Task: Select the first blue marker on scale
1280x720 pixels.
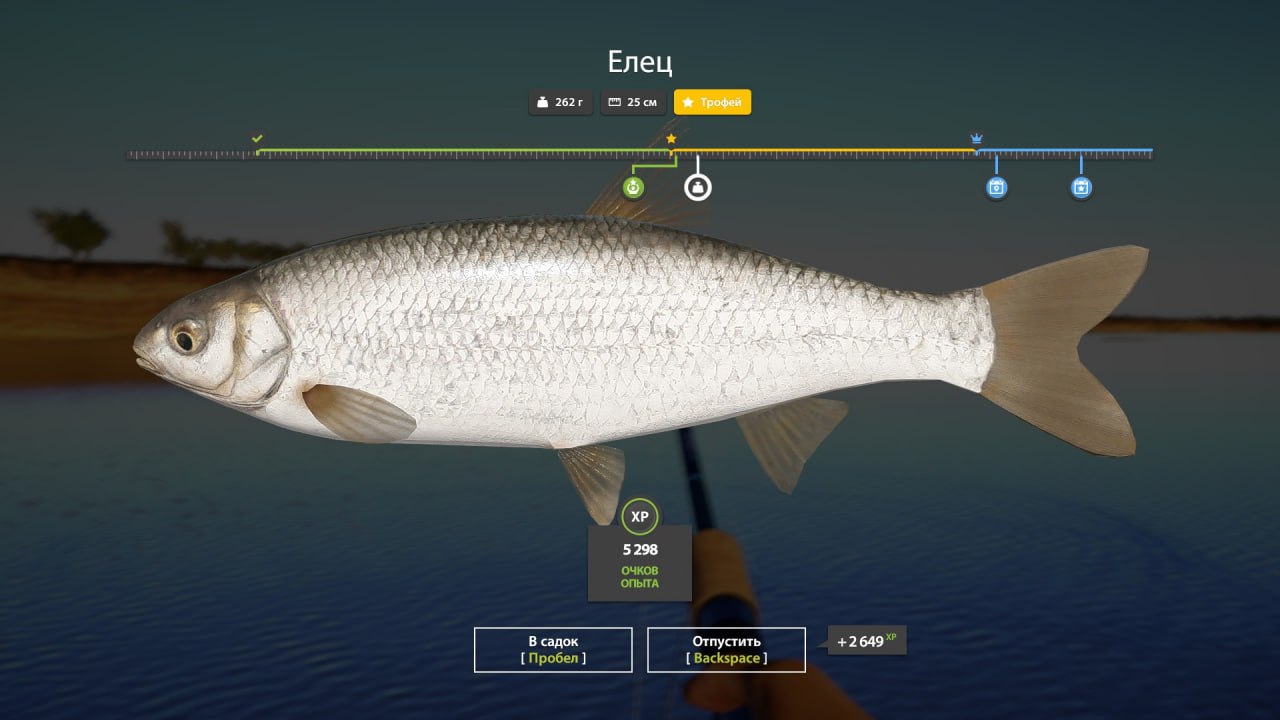Action: (996, 187)
